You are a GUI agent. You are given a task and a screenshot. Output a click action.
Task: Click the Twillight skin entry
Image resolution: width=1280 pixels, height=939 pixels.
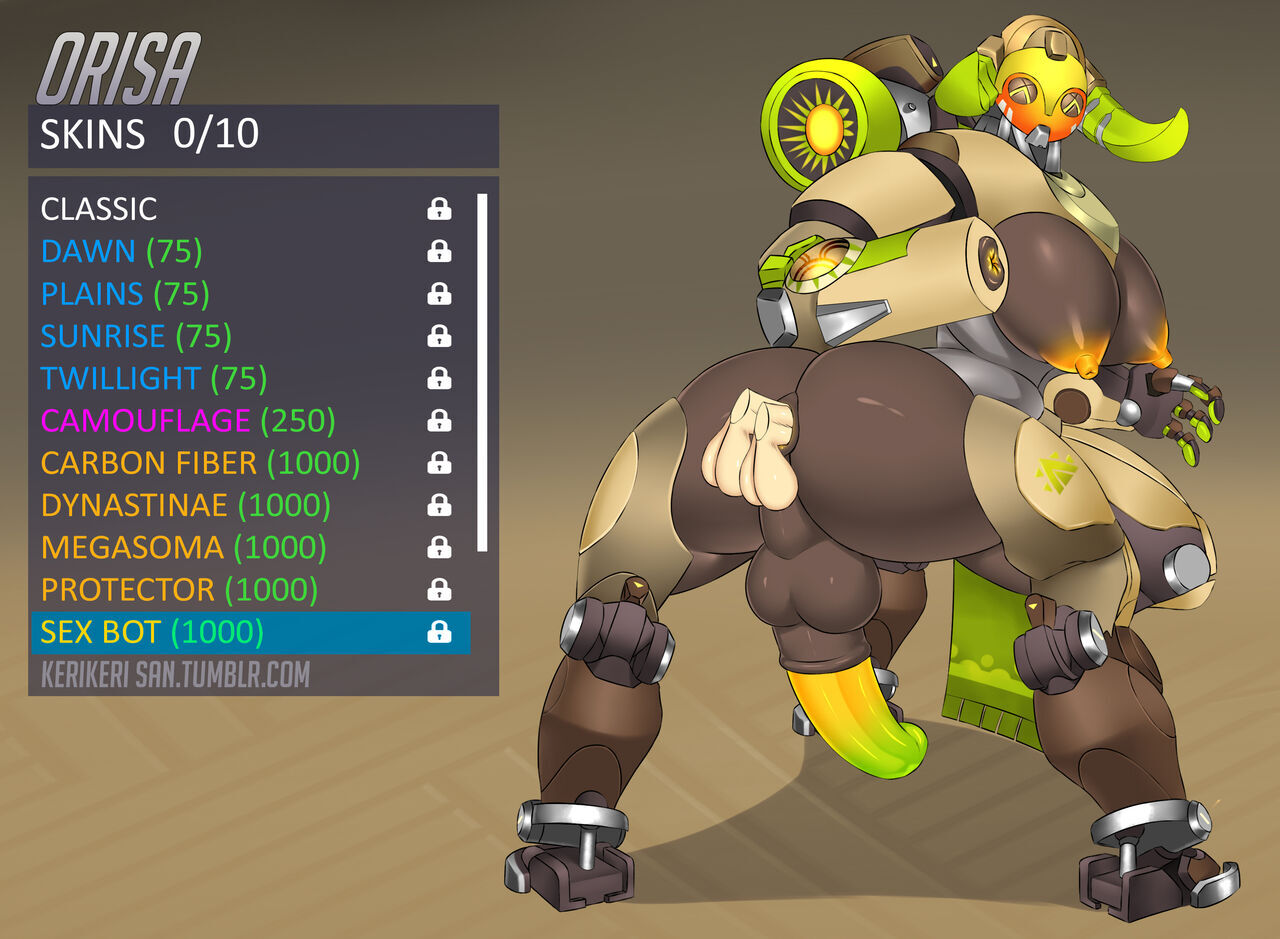(154, 379)
